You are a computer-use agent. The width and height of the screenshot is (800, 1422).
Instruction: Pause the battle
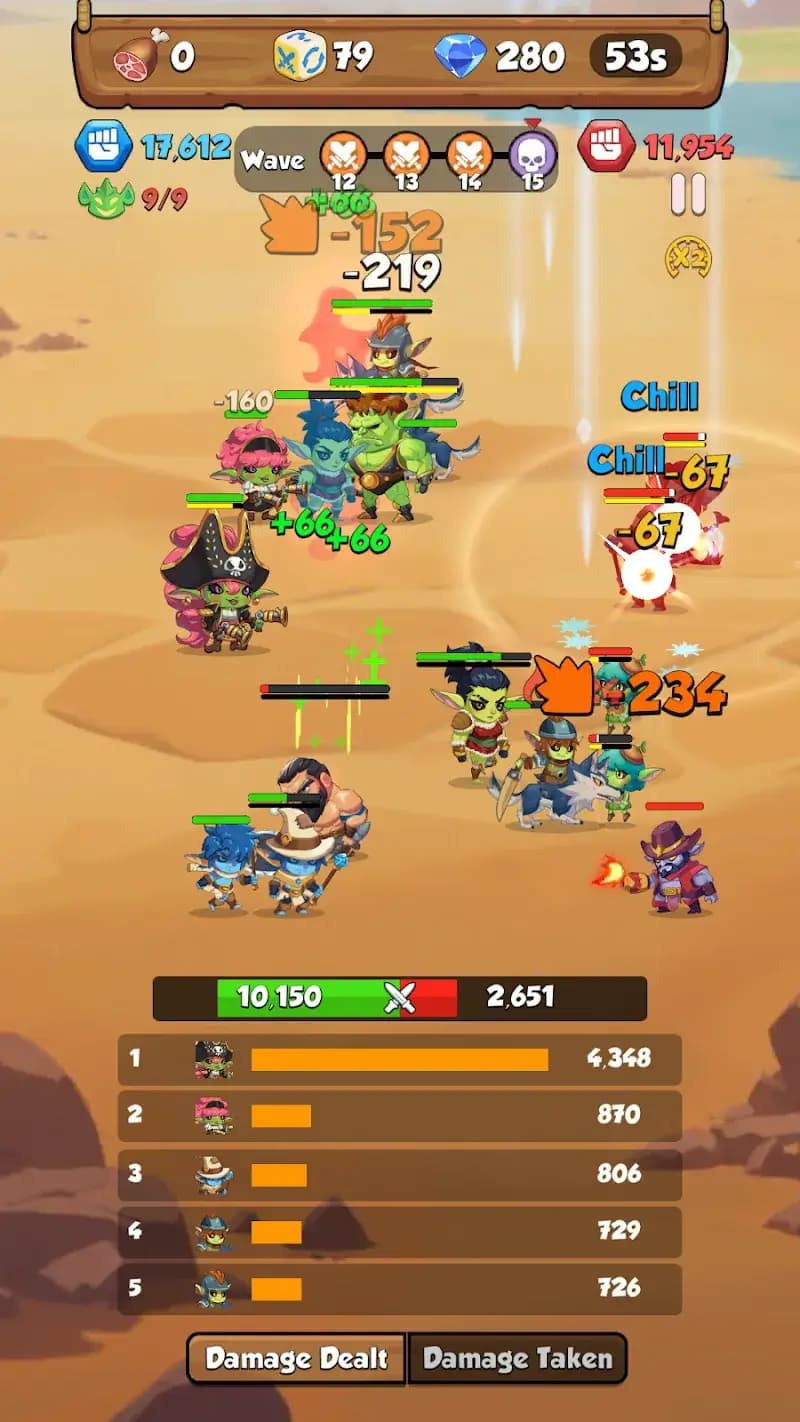687,194
